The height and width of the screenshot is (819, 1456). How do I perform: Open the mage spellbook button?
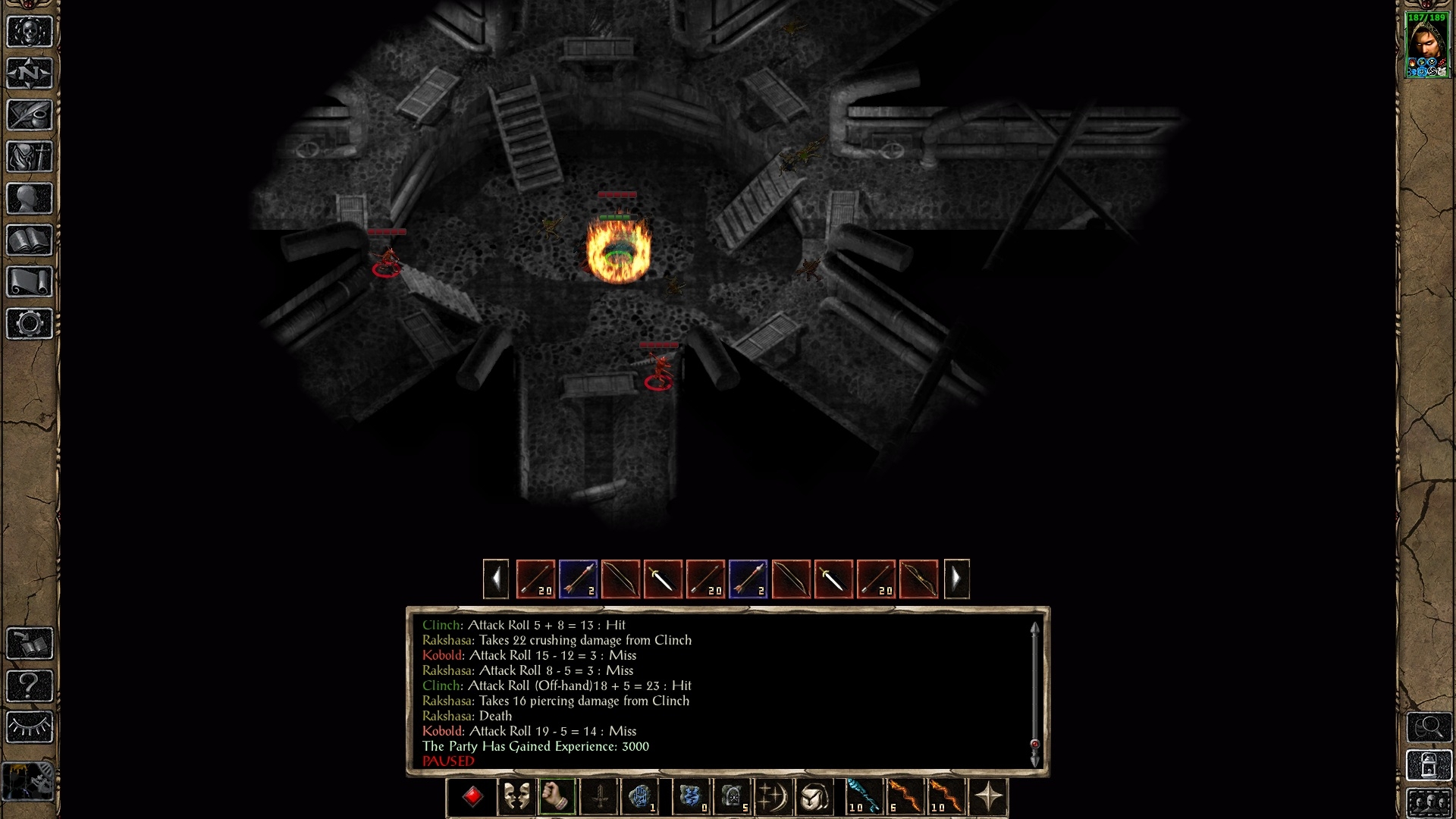30,240
